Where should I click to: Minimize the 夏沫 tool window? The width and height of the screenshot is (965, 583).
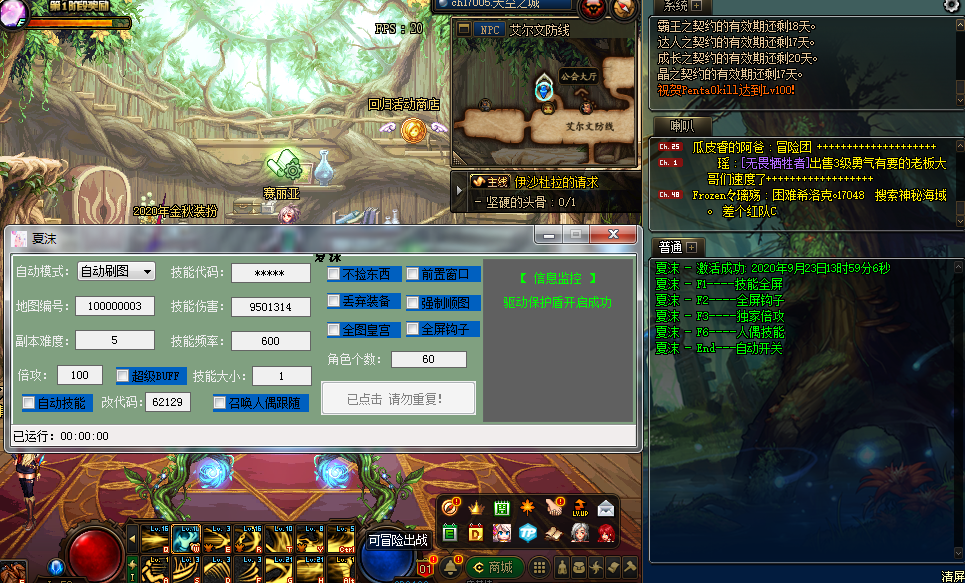click(547, 234)
